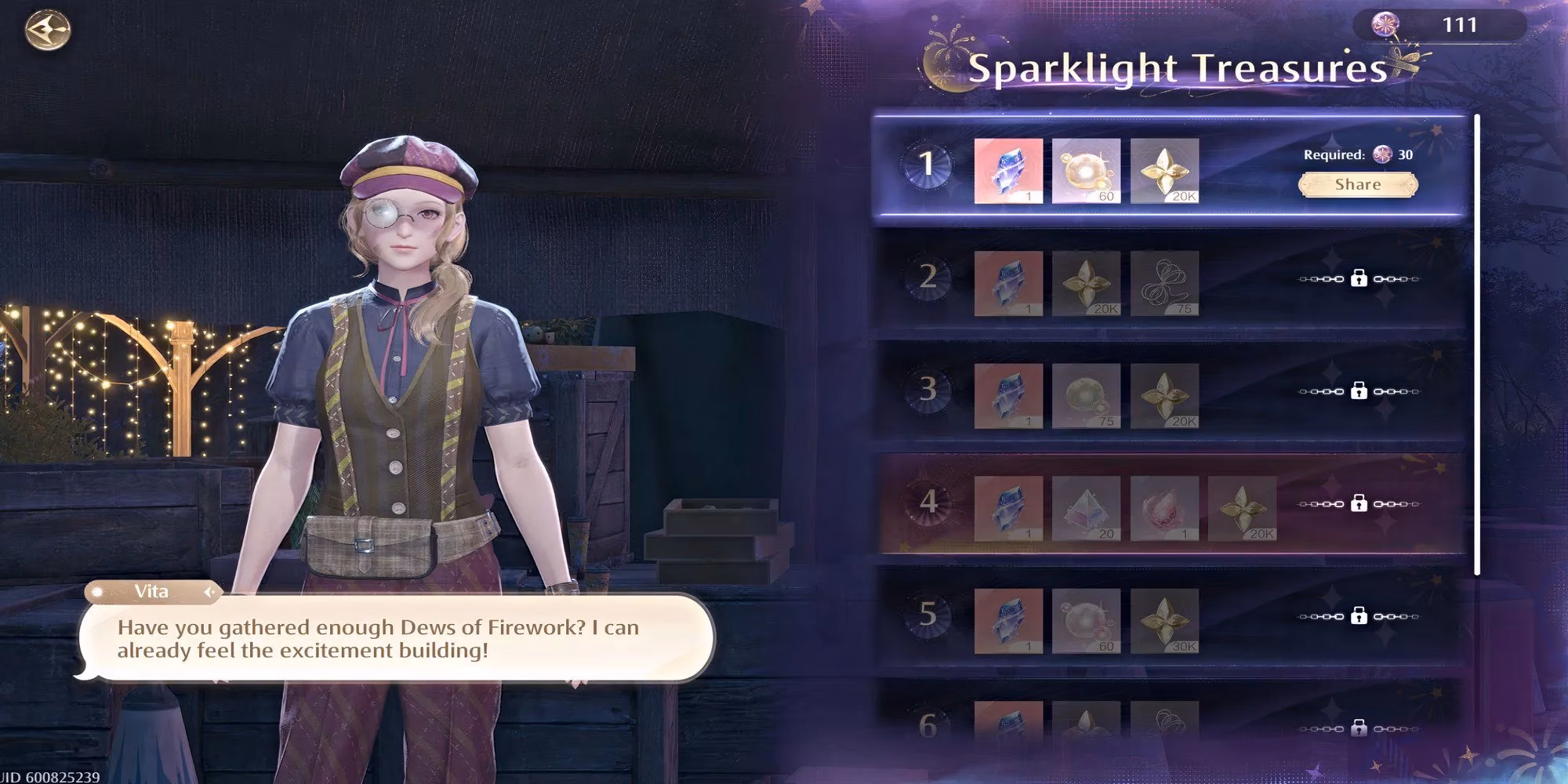Click the padlock on treasure row 5
Image resolution: width=1568 pixels, height=784 pixels.
tap(1359, 616)
